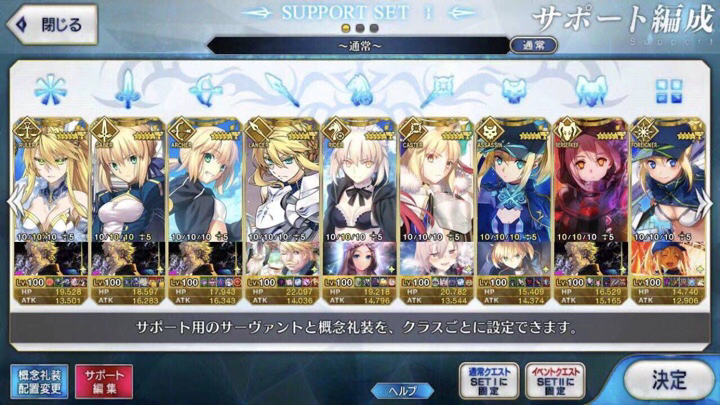The height and width of the screenshot is (405, 720).
Task: Switch to the next support set arrow
Action: pos(710,198)
